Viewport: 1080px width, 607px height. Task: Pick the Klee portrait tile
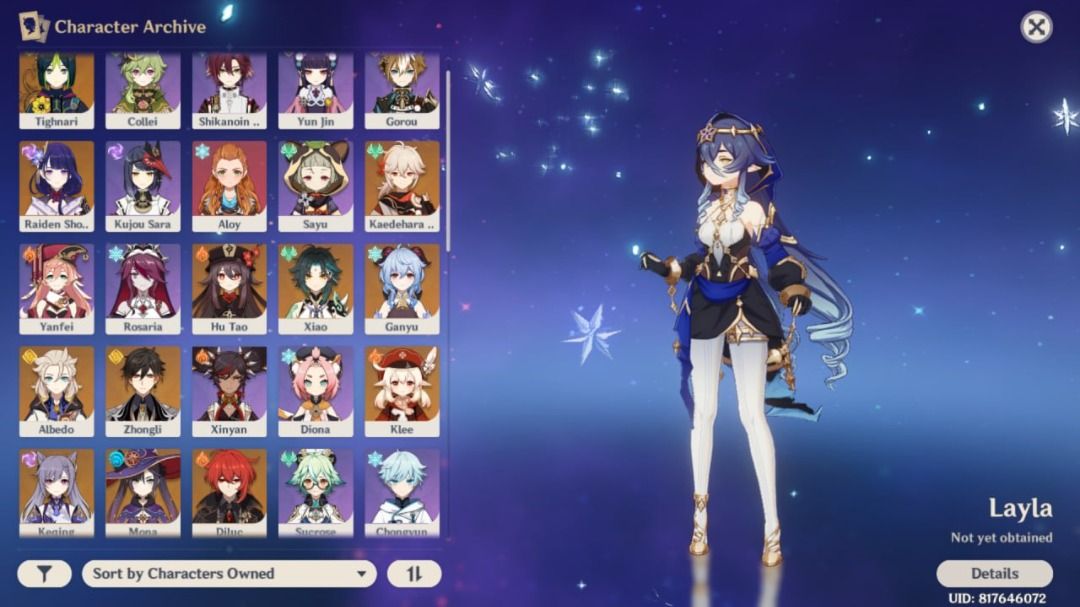[402, 390]
